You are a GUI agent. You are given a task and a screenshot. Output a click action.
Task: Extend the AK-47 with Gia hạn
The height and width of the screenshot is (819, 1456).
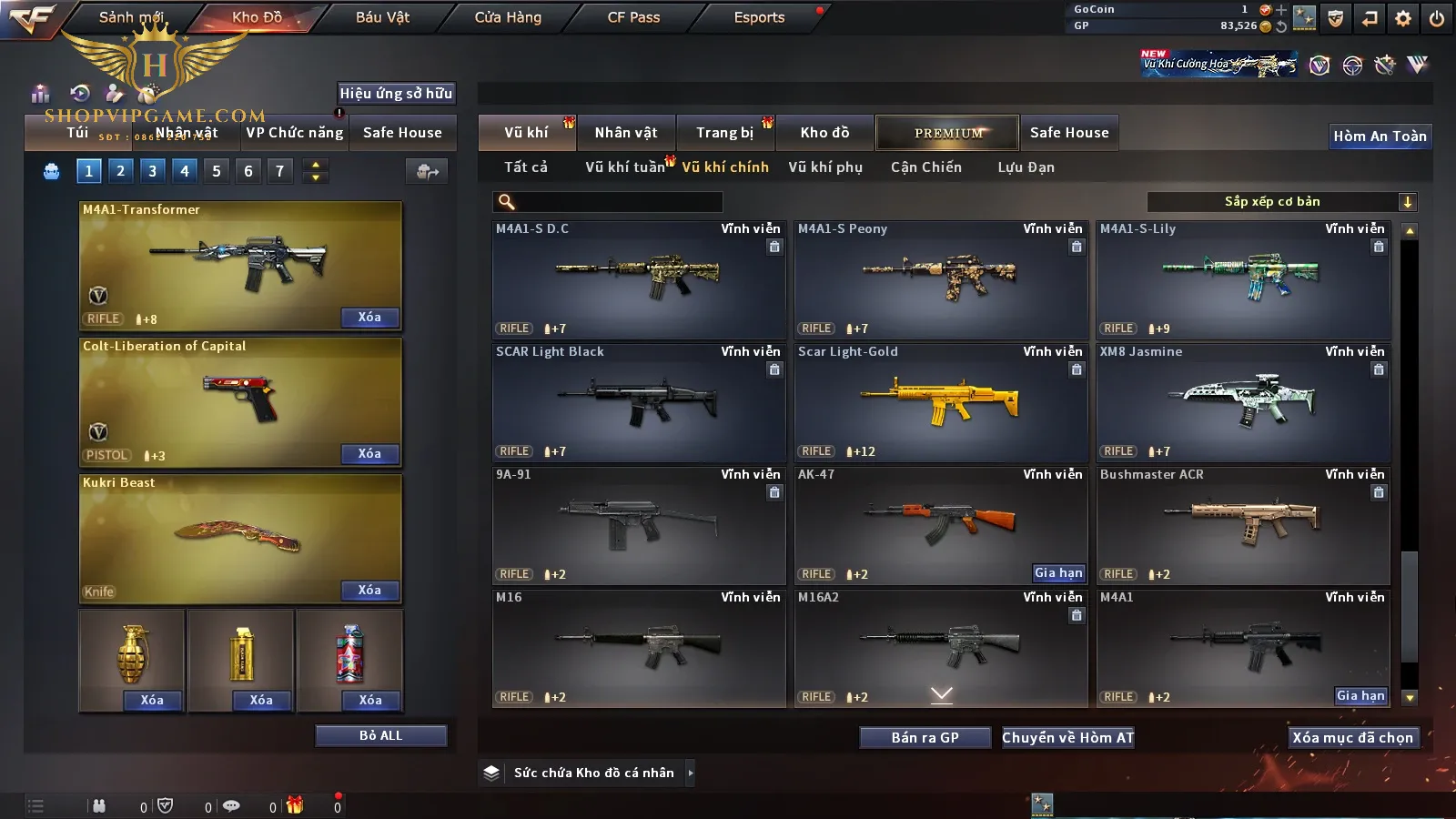pos(1058,572)
